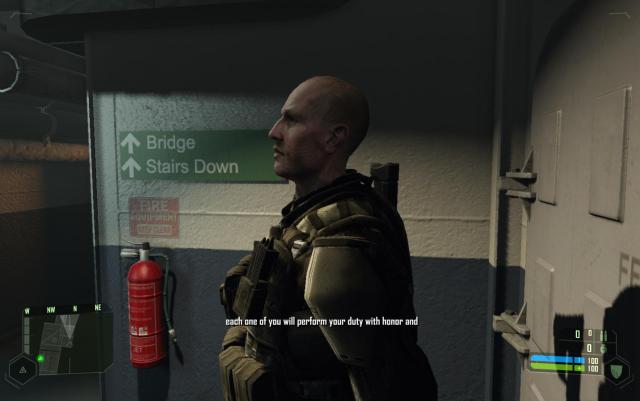Select the hexagonal triangle icon beside the minimap
The image size is (640, 401).
pos(22,368)
